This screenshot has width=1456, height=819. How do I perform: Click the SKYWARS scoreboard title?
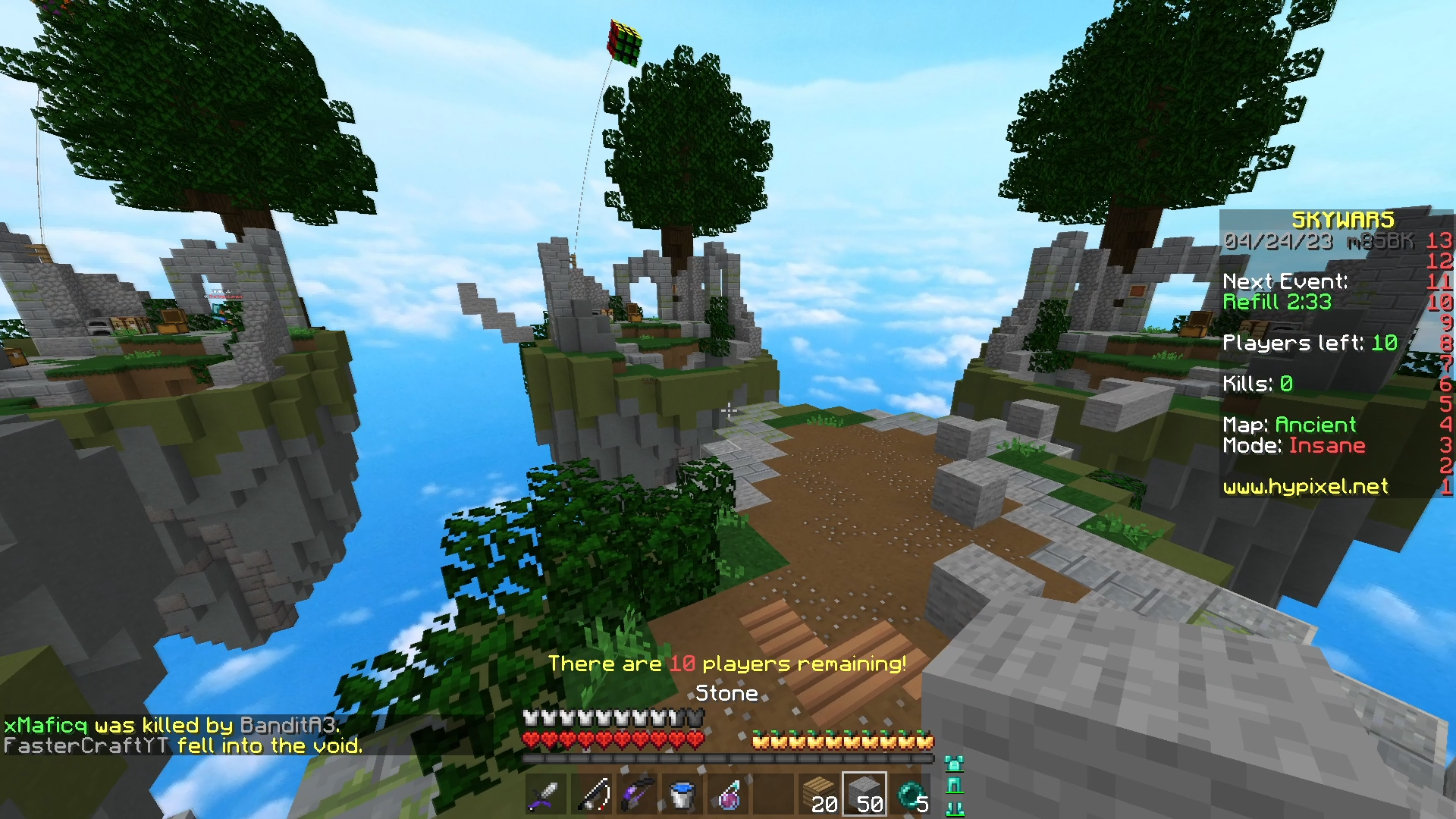click(1342, 220)
